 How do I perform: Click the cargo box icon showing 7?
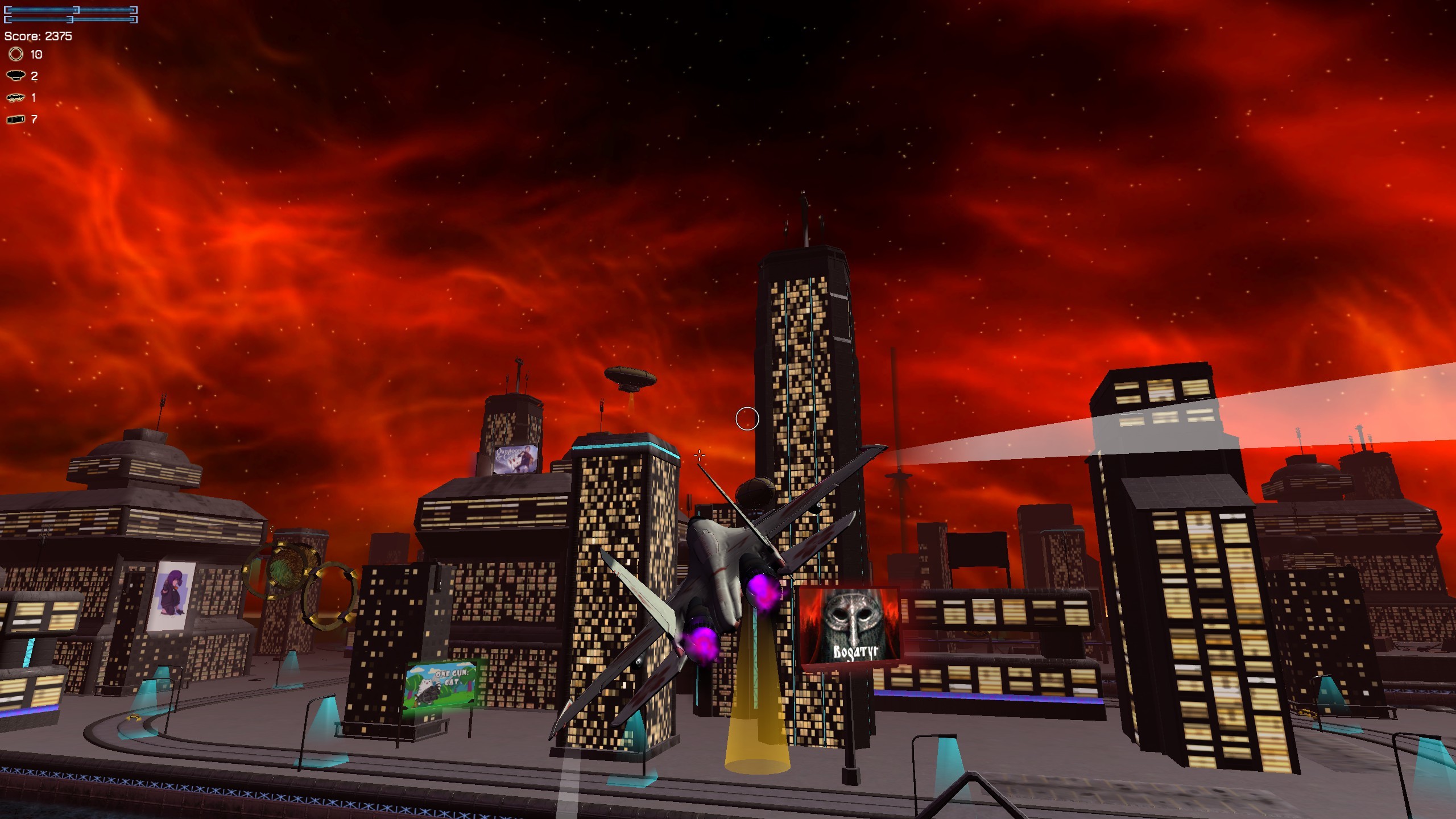point(15,119)
